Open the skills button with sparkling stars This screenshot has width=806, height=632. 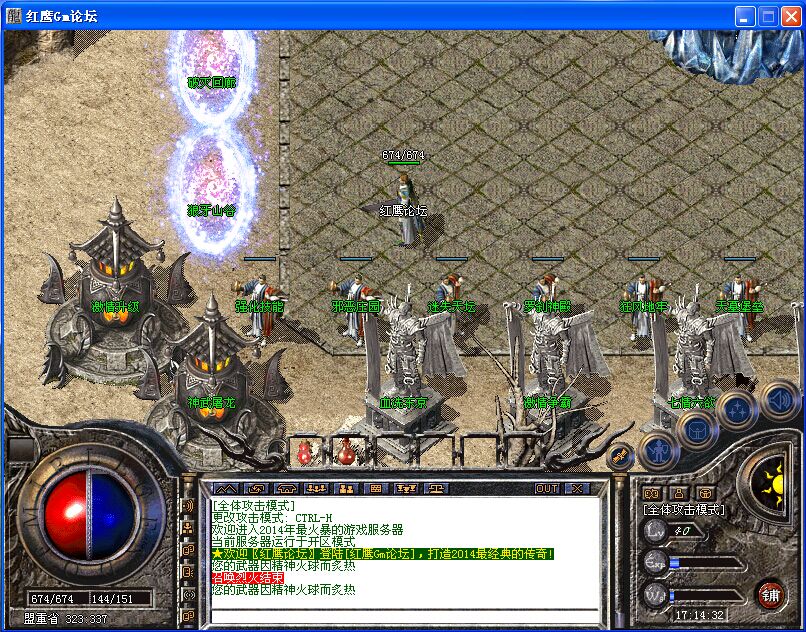pyautogui.click(x=738, y=410)
